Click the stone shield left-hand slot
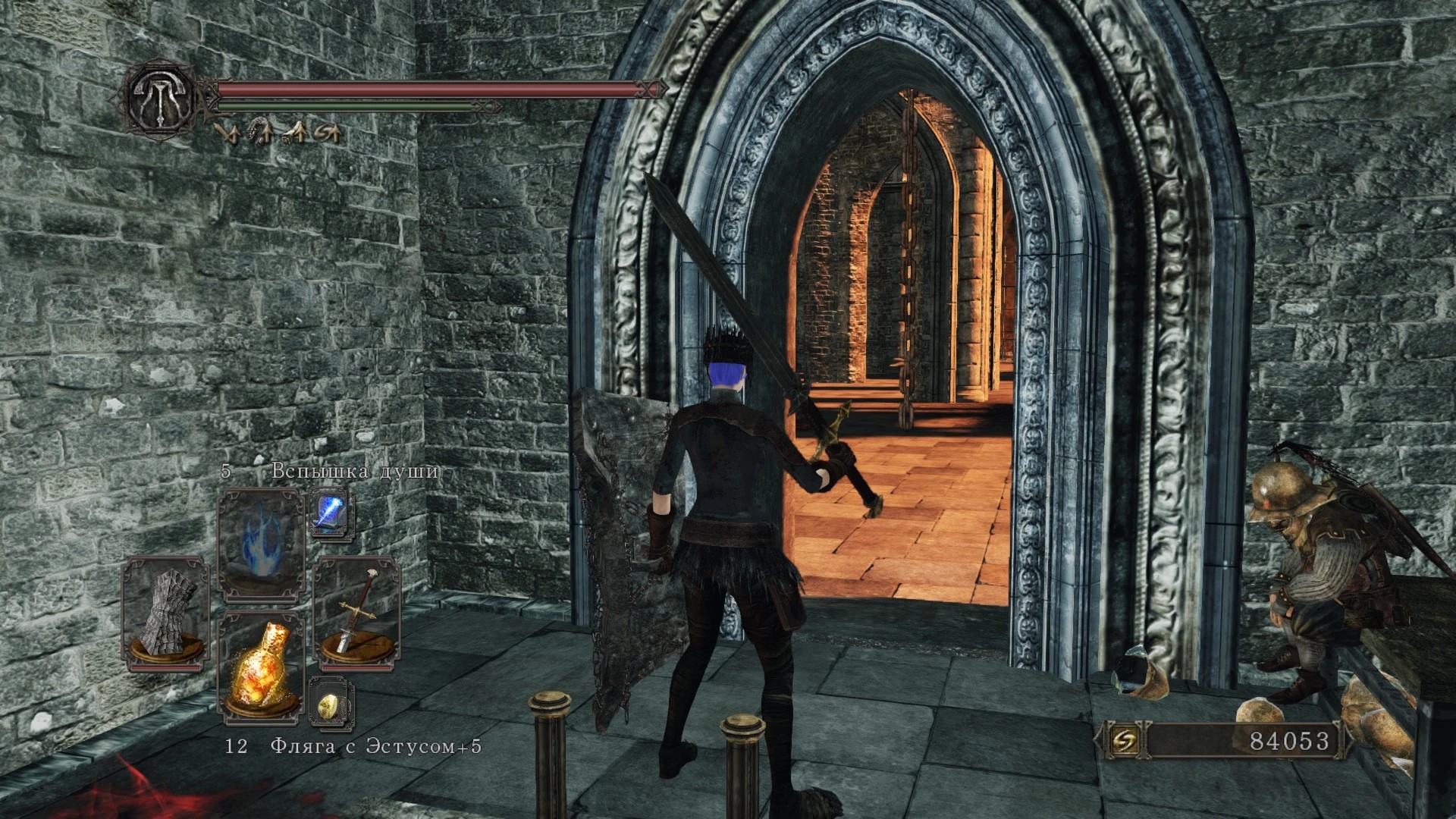 click(166, 613)
